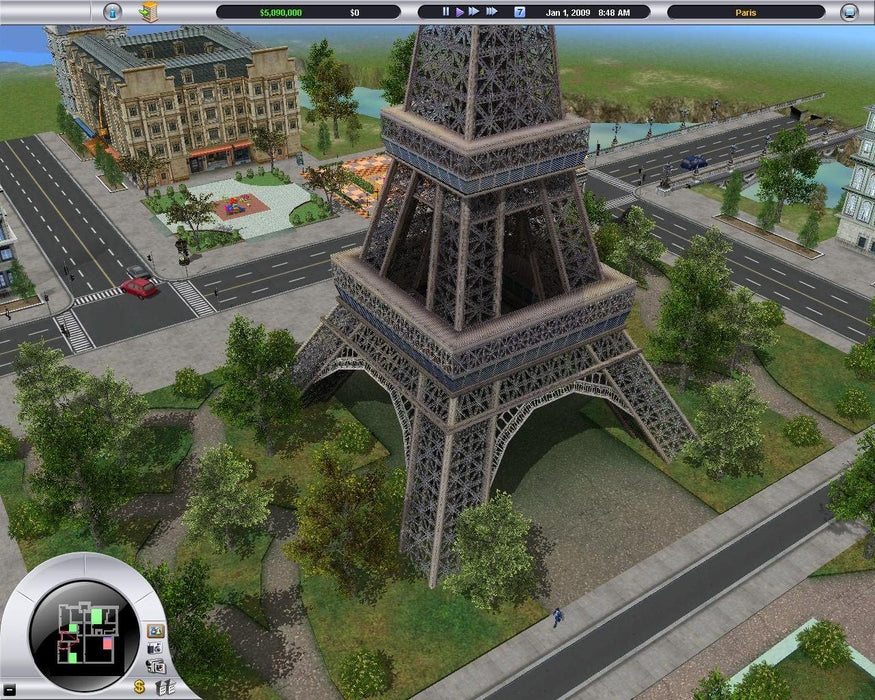Click the blue info button in top bar
Screen dimensions: 875x700
point(112,12)
